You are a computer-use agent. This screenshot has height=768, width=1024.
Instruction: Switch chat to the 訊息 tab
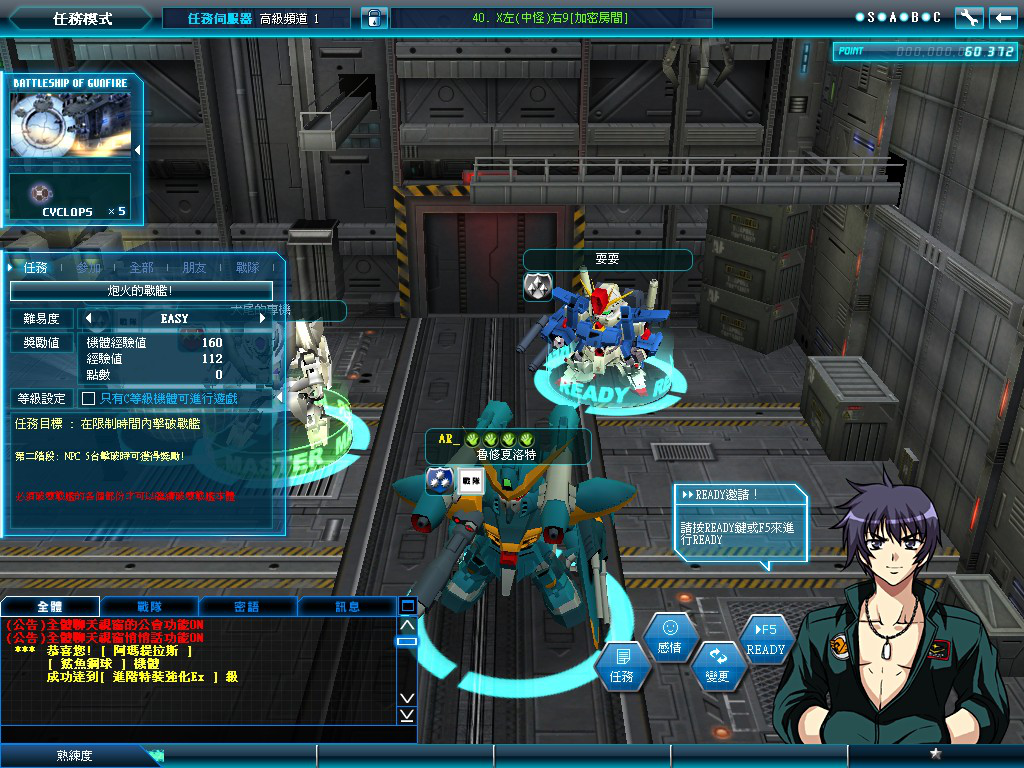pyautogui.click(x=347, y=606)
